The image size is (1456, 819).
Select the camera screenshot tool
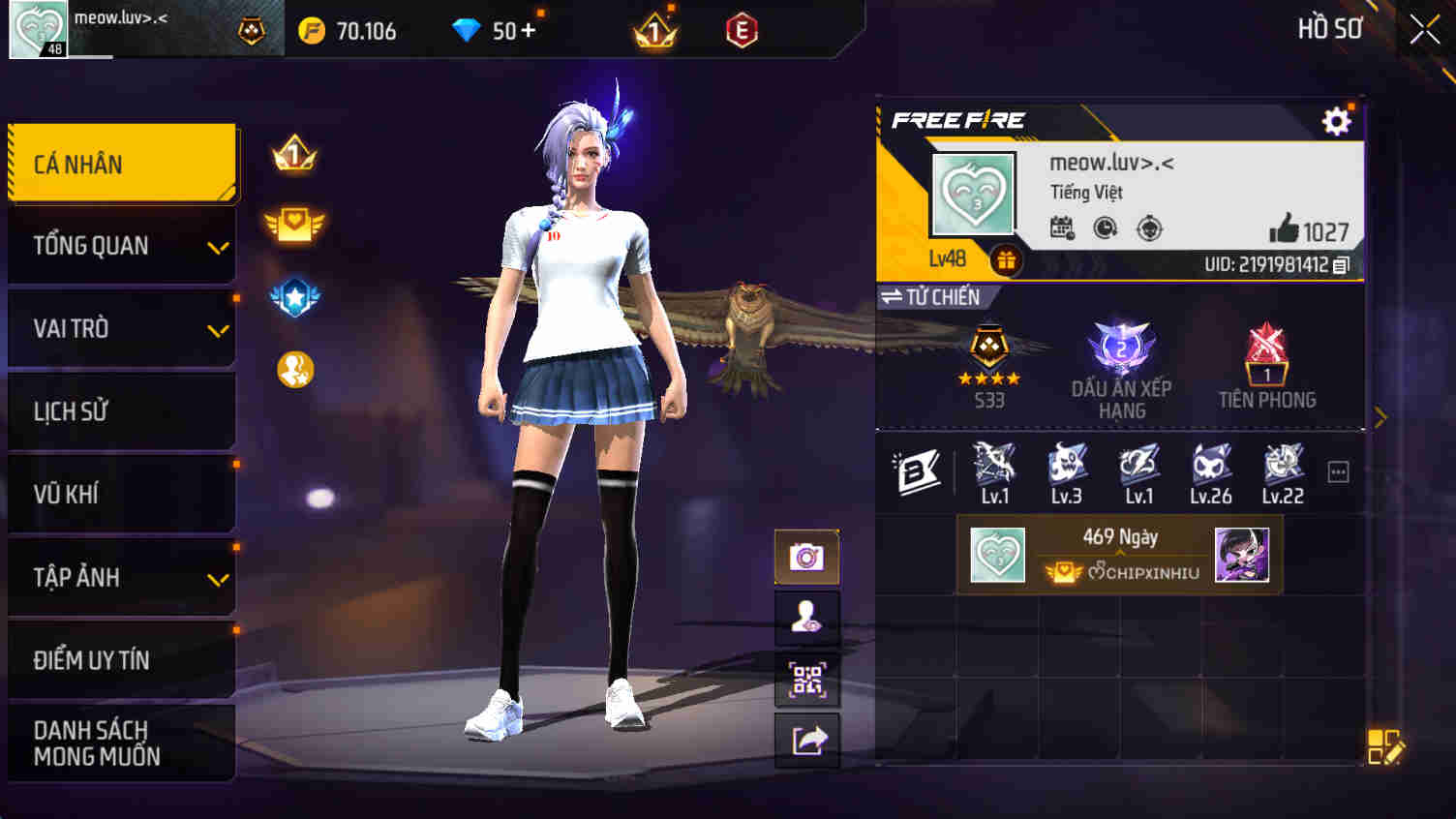click(x=807, y=556)
